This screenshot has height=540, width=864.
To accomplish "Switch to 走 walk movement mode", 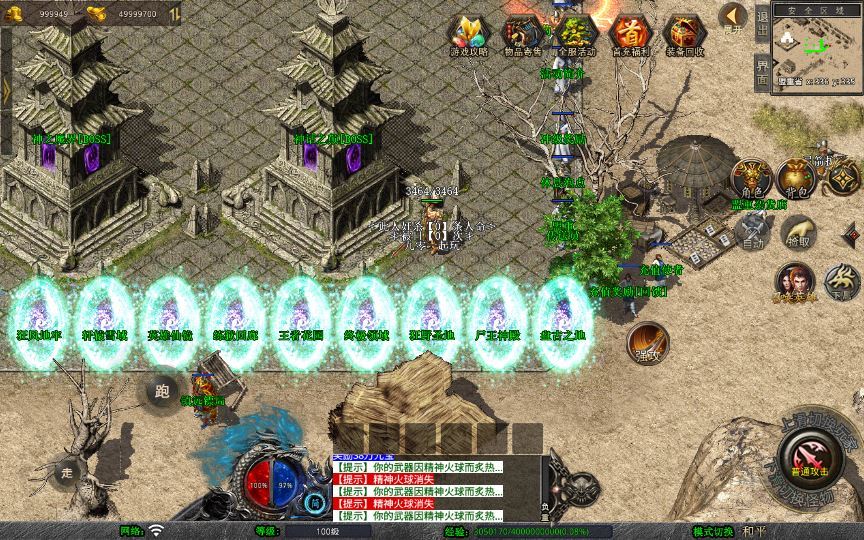I will tap(68, 470).
